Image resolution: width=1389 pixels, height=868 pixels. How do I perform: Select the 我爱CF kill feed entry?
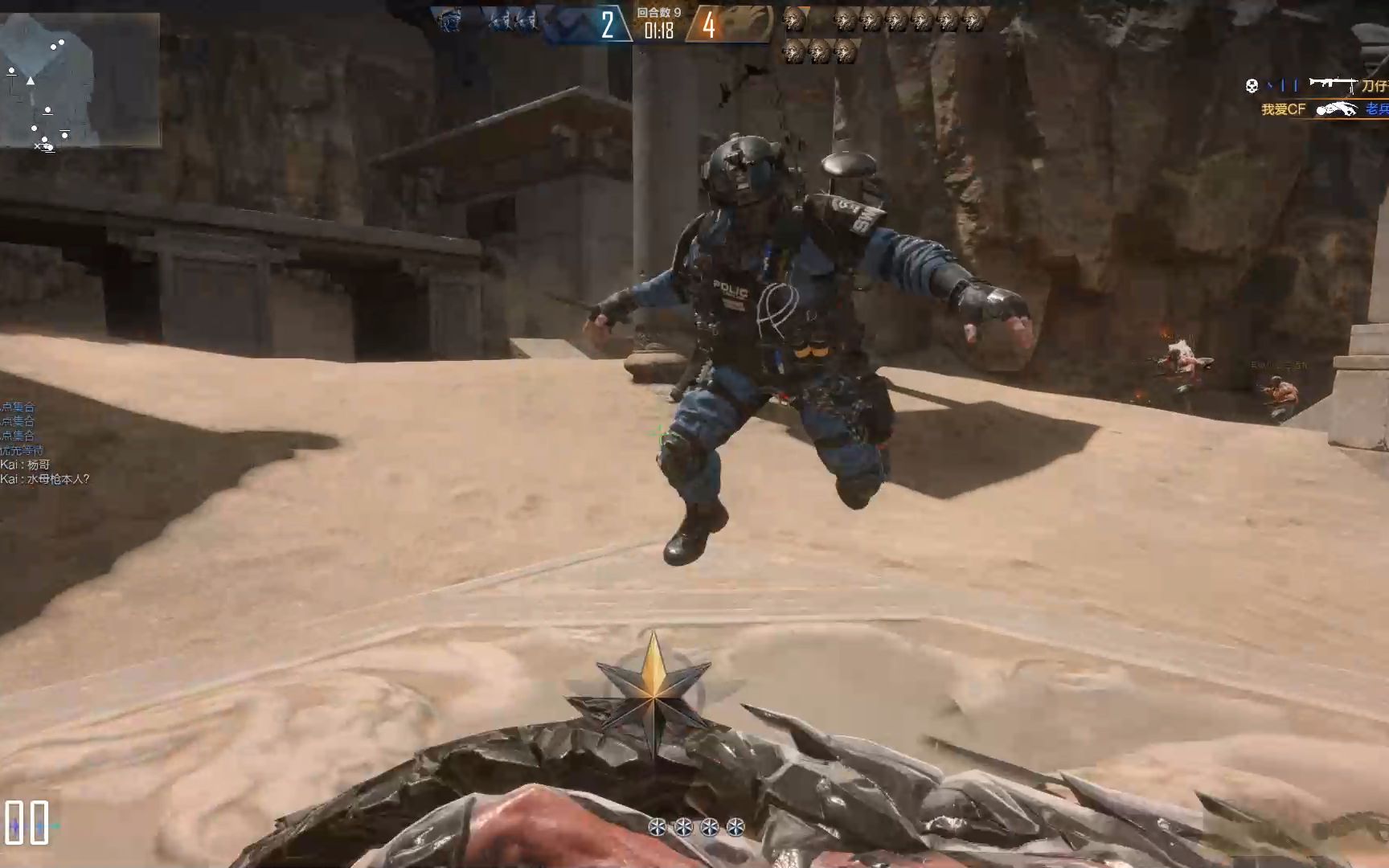click(1284, 109)
